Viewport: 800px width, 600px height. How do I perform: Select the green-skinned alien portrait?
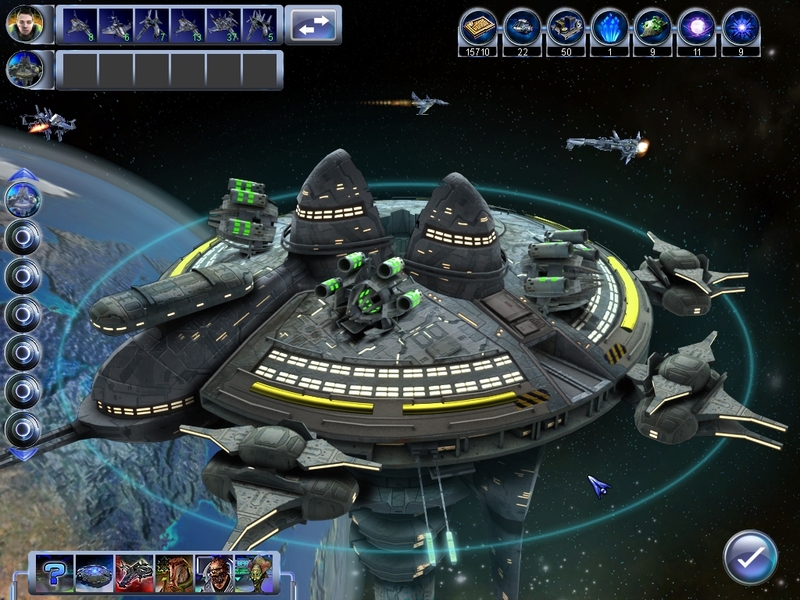(x=253, y=573)
